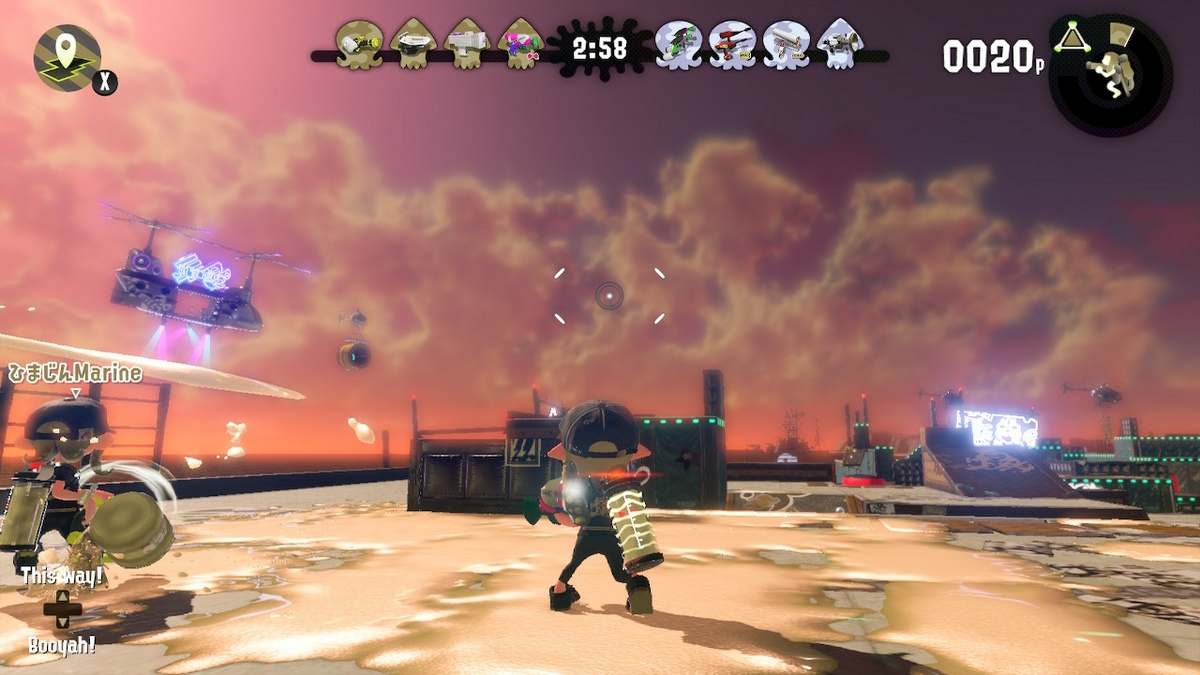1200x675 pixels.
Task: Select the pale octopus icon with white roller
Action: point(786,44)
